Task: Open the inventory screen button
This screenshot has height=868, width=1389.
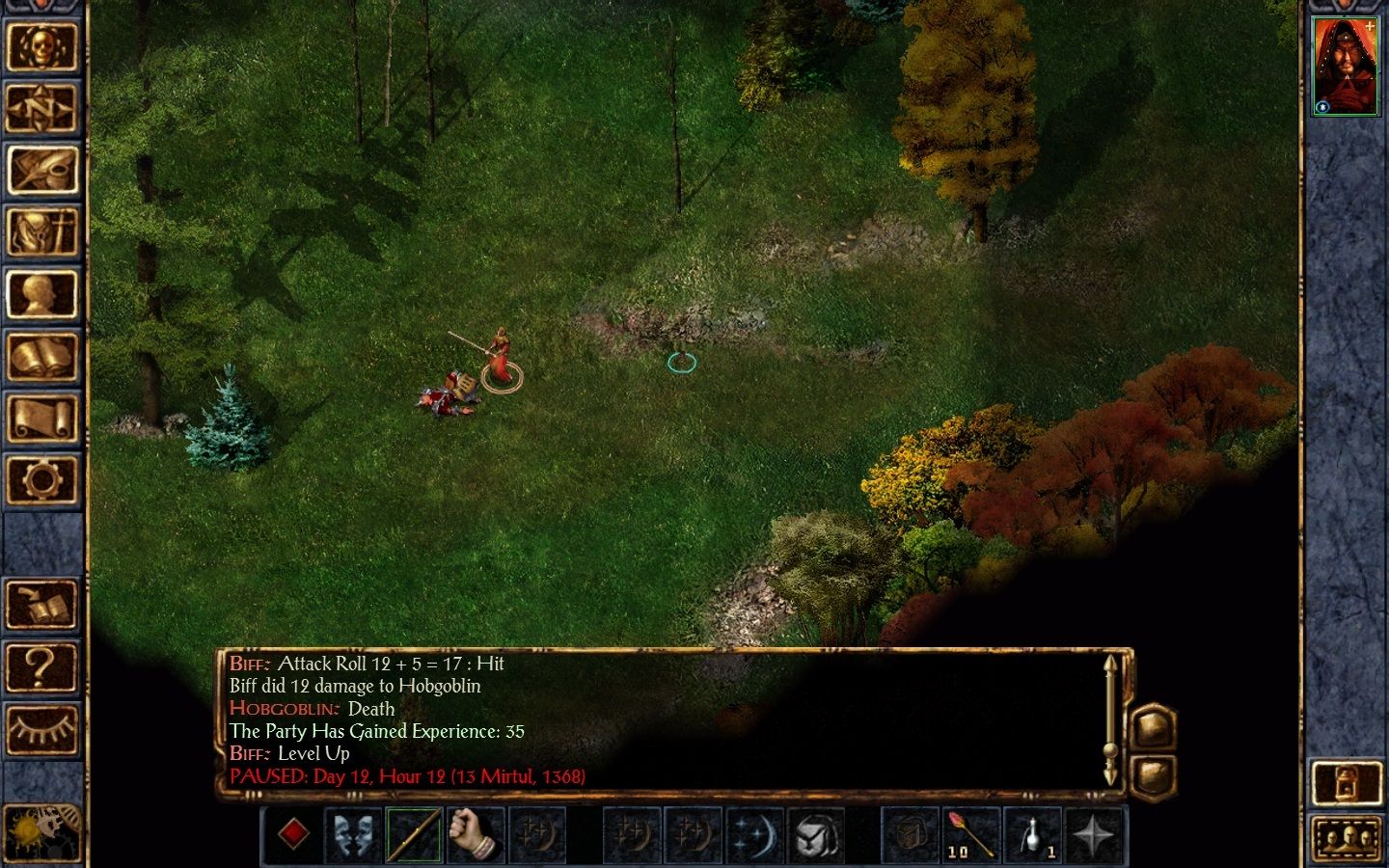Action: 41,232
